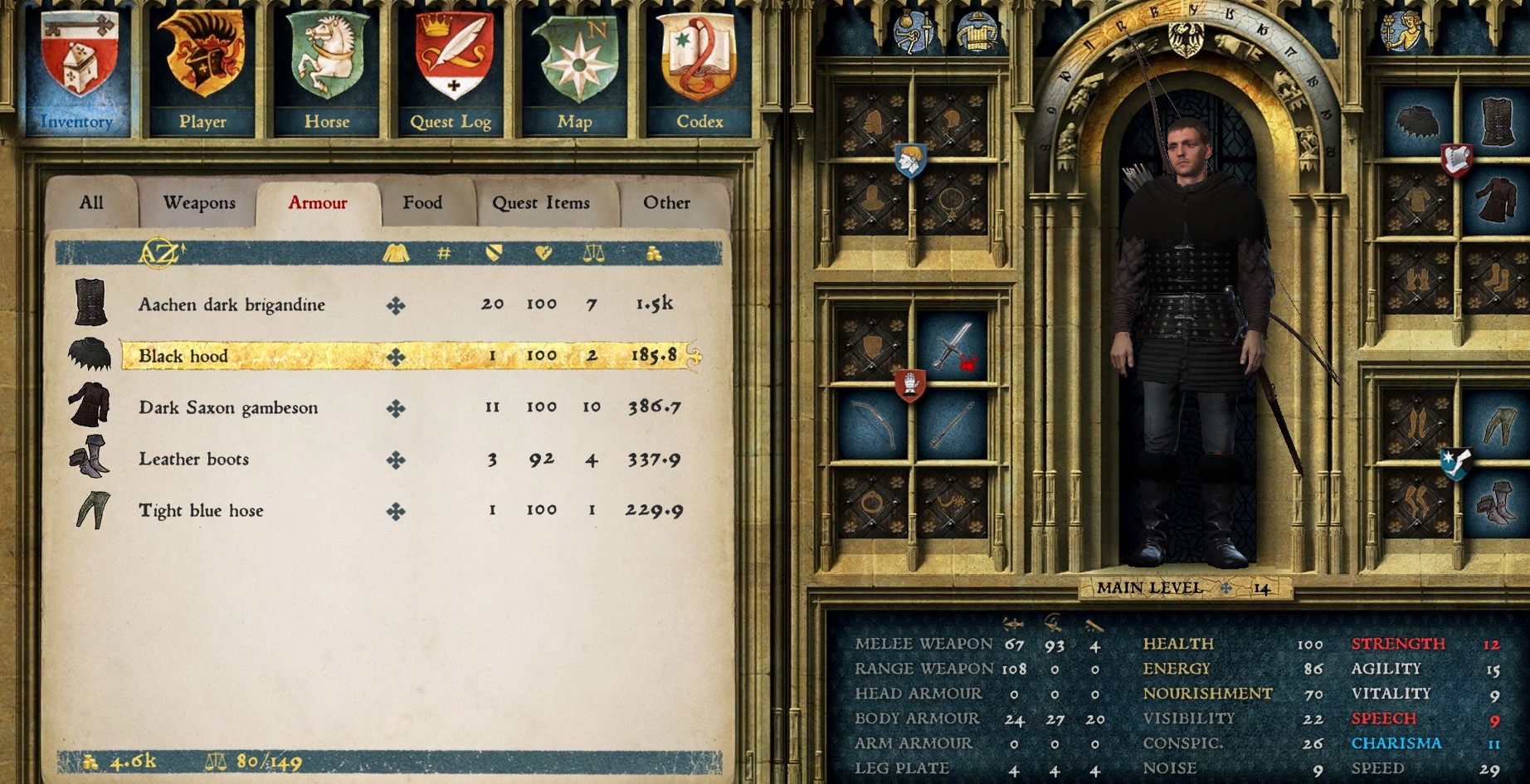The height and width of the screenshot is (784, 1530).
Task: Open the Food tab
Action: pos(424,202)
